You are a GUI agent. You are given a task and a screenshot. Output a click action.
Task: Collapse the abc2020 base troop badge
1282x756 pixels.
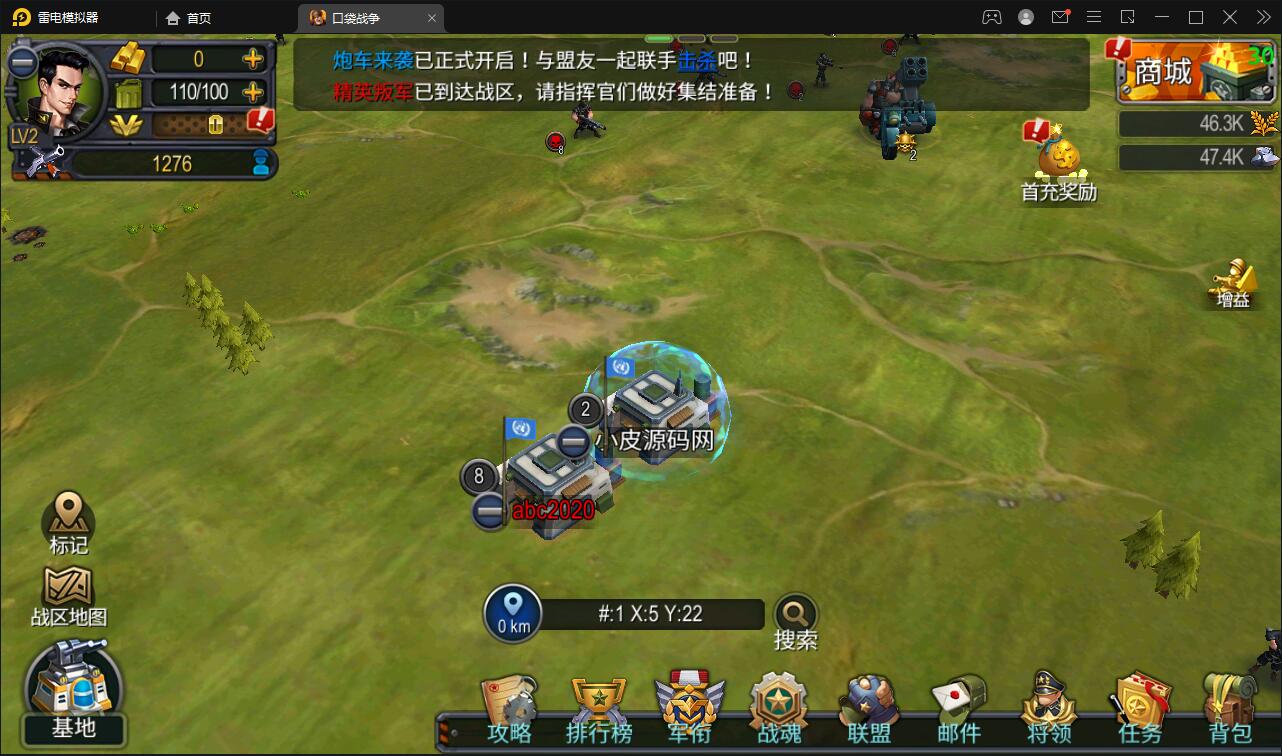[487, 510]
